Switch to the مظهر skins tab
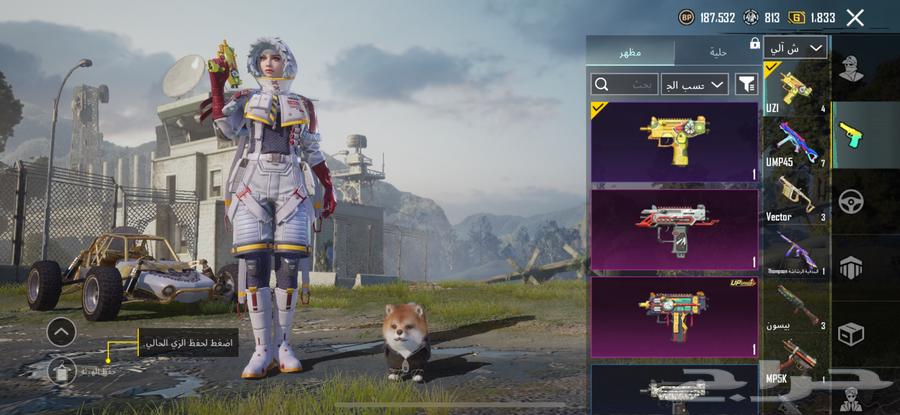 pyautogui.click(x=630, y=52)
